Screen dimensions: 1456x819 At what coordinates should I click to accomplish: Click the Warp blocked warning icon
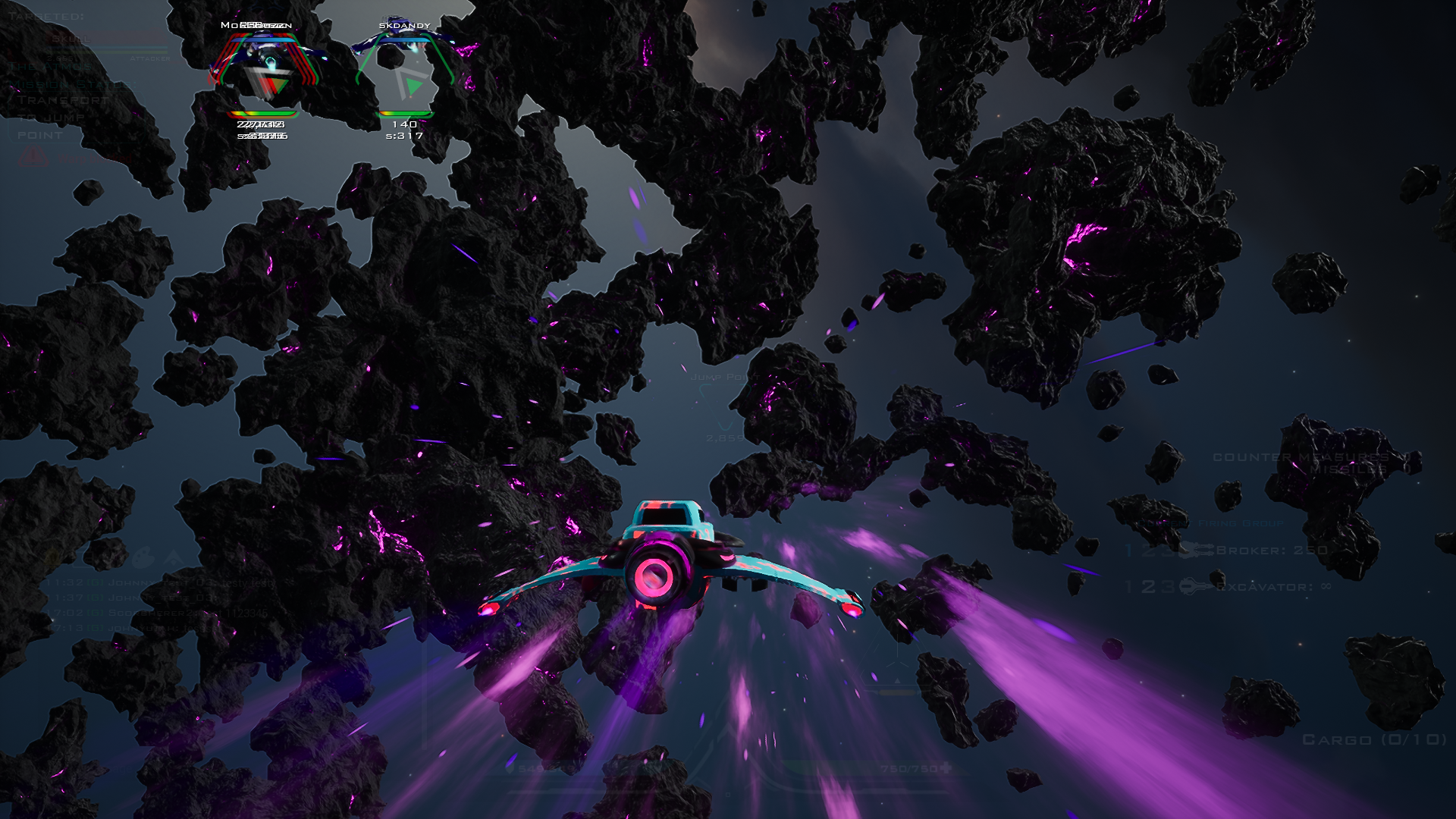pos(34,155)
